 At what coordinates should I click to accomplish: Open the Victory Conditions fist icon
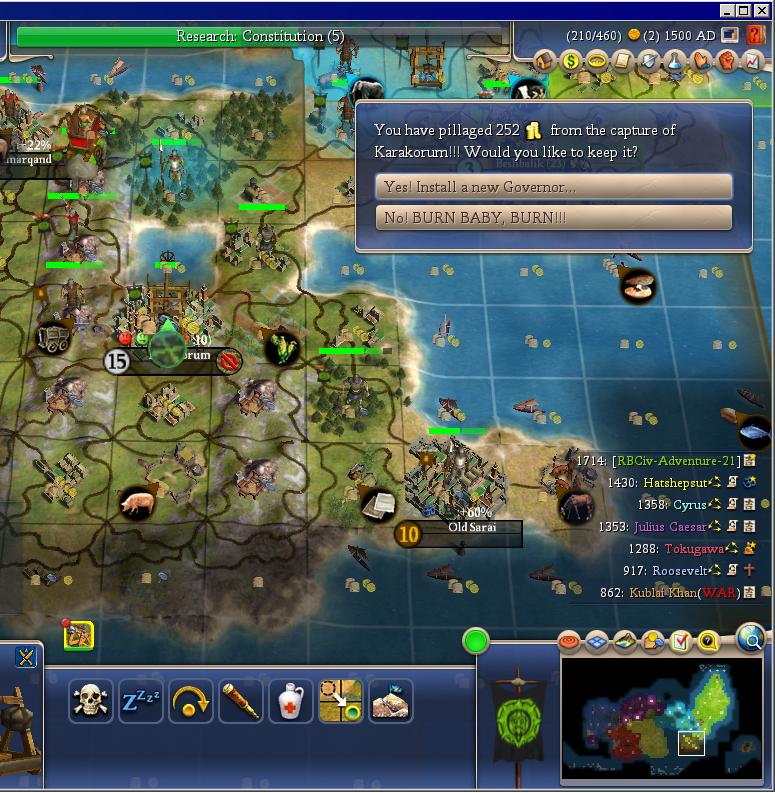pos(727,61)
